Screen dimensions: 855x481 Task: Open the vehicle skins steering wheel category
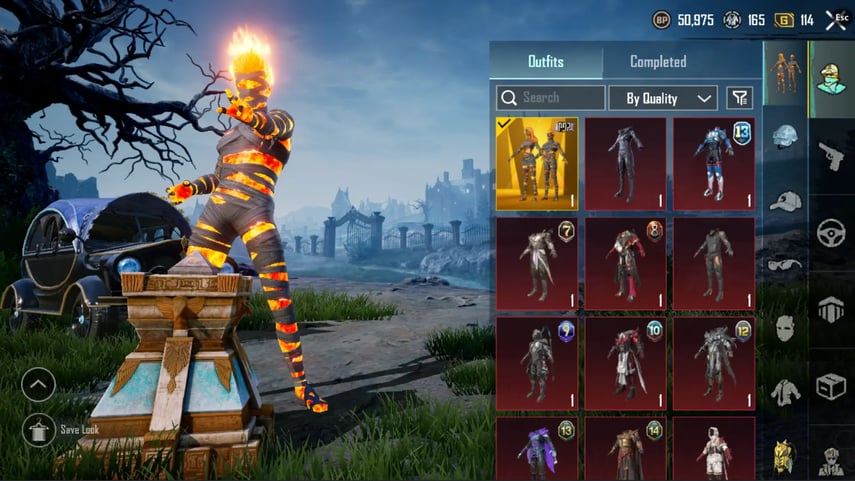point(831,233)
